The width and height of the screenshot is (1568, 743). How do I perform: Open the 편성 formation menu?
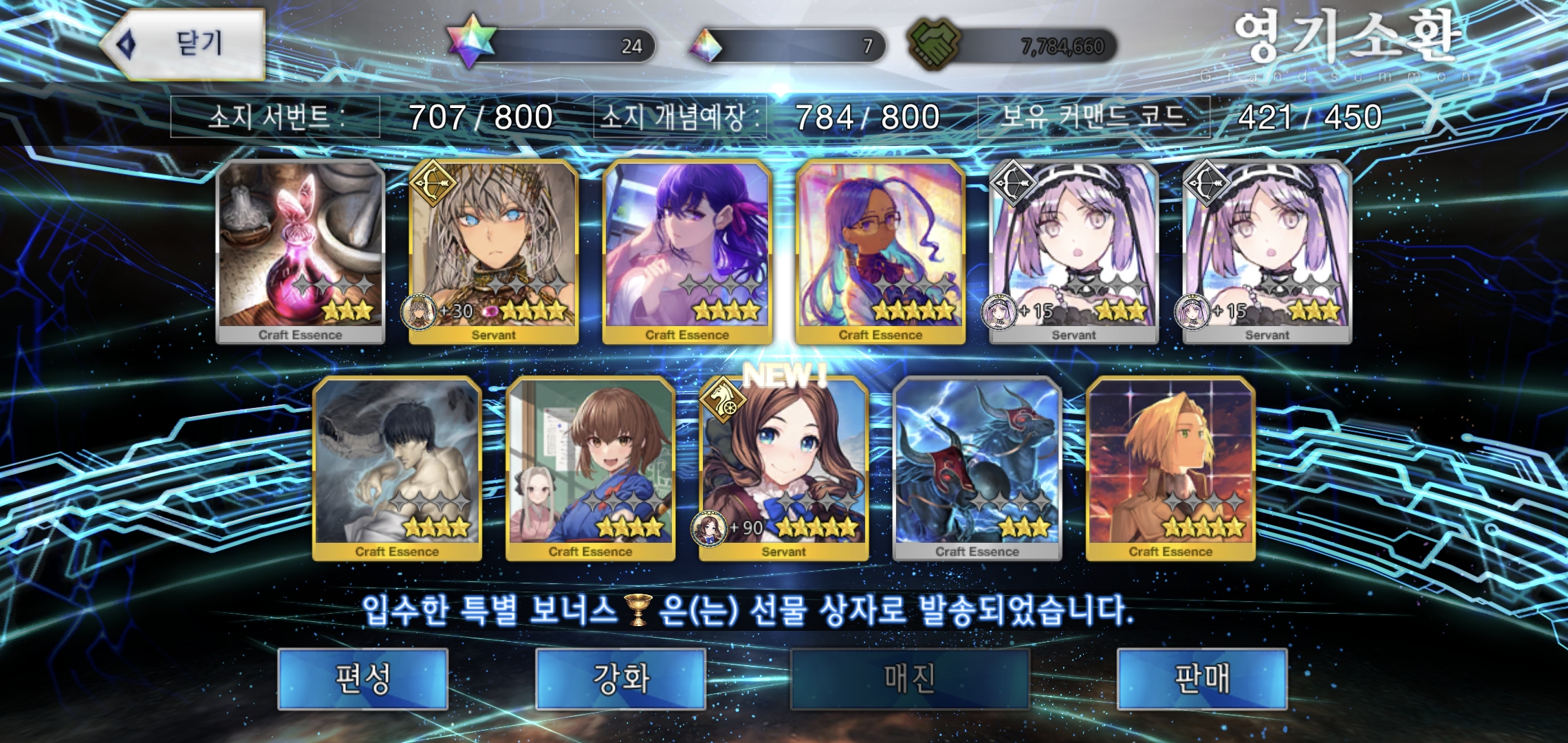(362, 679)
